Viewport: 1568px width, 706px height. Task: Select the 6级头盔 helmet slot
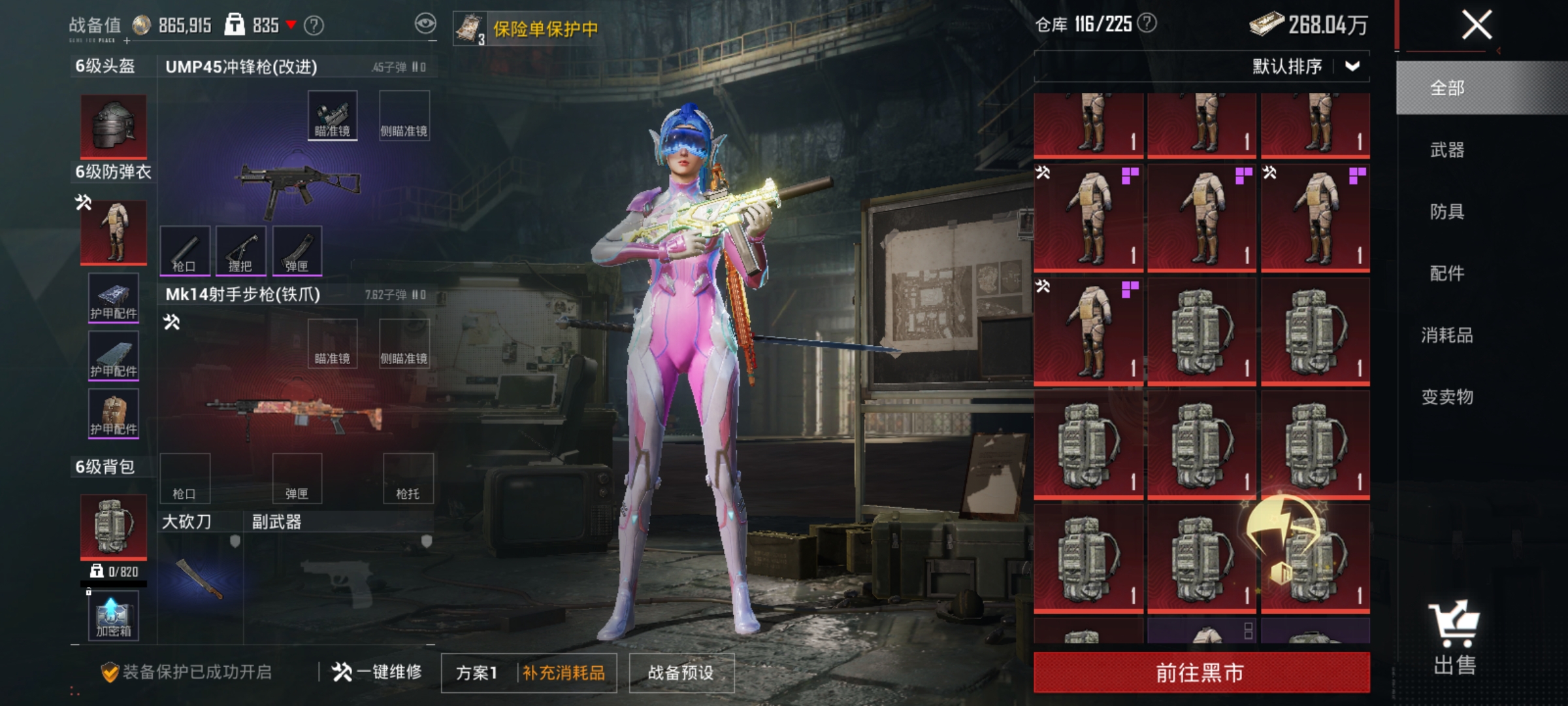112,127
